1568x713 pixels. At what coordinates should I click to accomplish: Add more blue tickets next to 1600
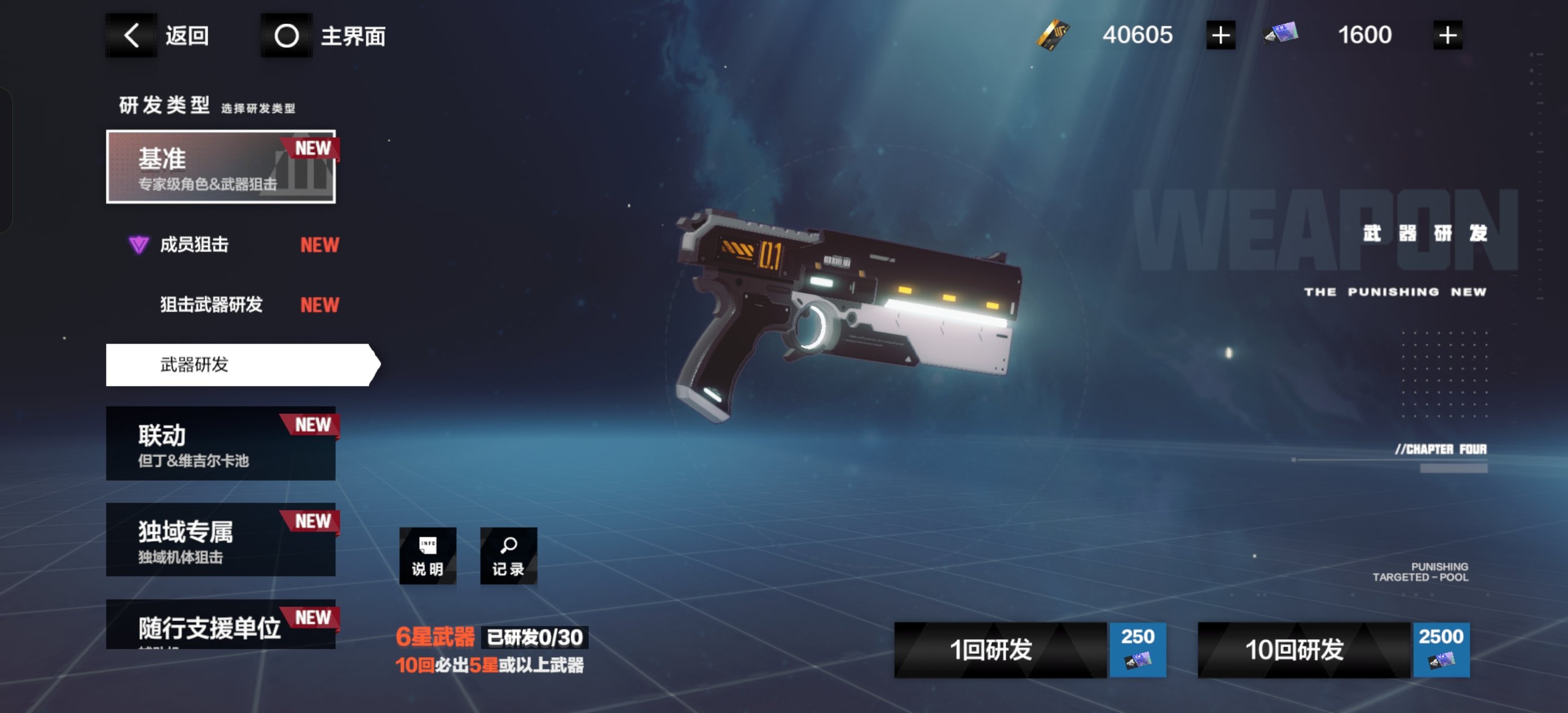tap(1447, 36)
